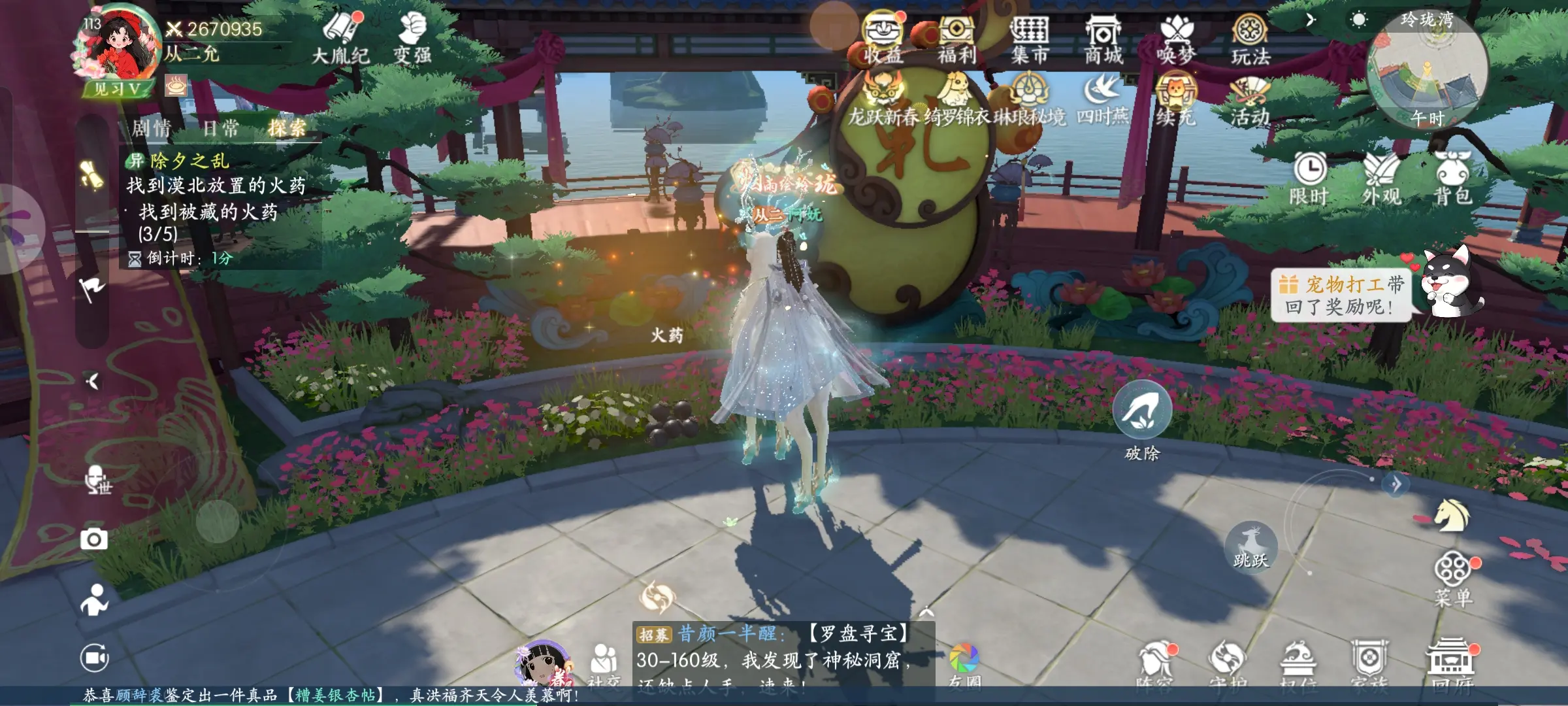Open the 背包 backpack
1568x706 pixels.
pos(1453,176)
